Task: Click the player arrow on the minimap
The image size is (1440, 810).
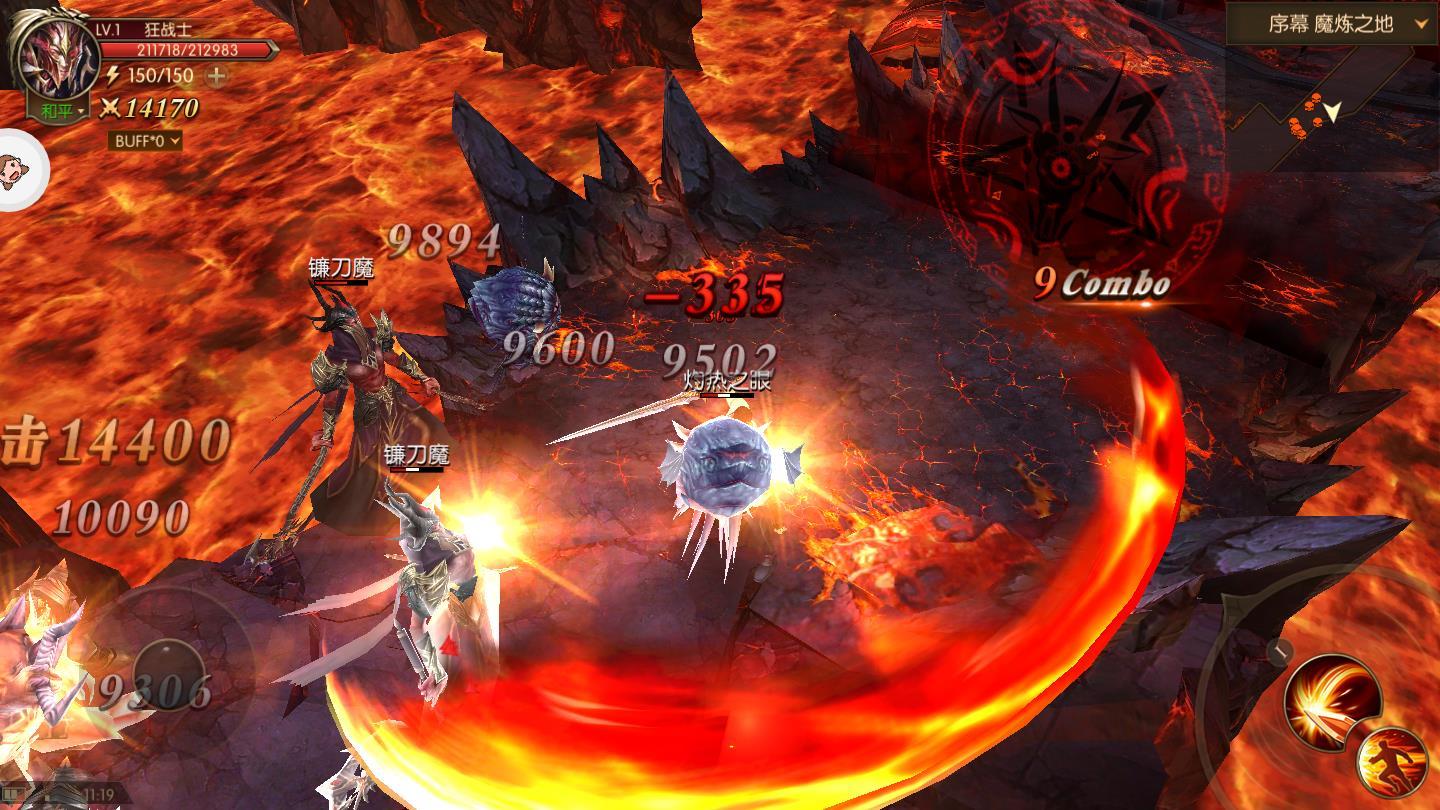Action: point(1332,112)
